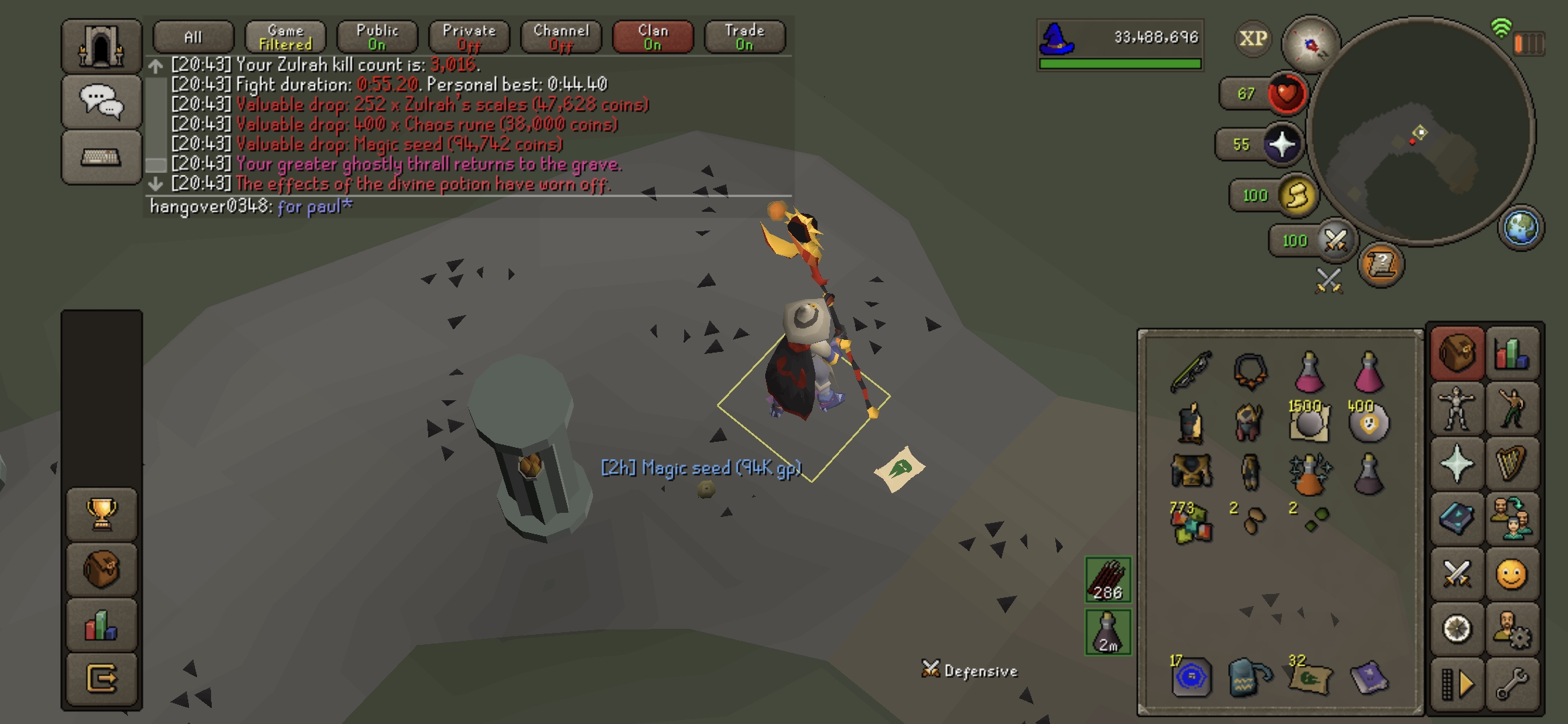The width and height of the screenshot is (1568, 724).
Task: Select the Clan chat tab
Action: [653, 38]
